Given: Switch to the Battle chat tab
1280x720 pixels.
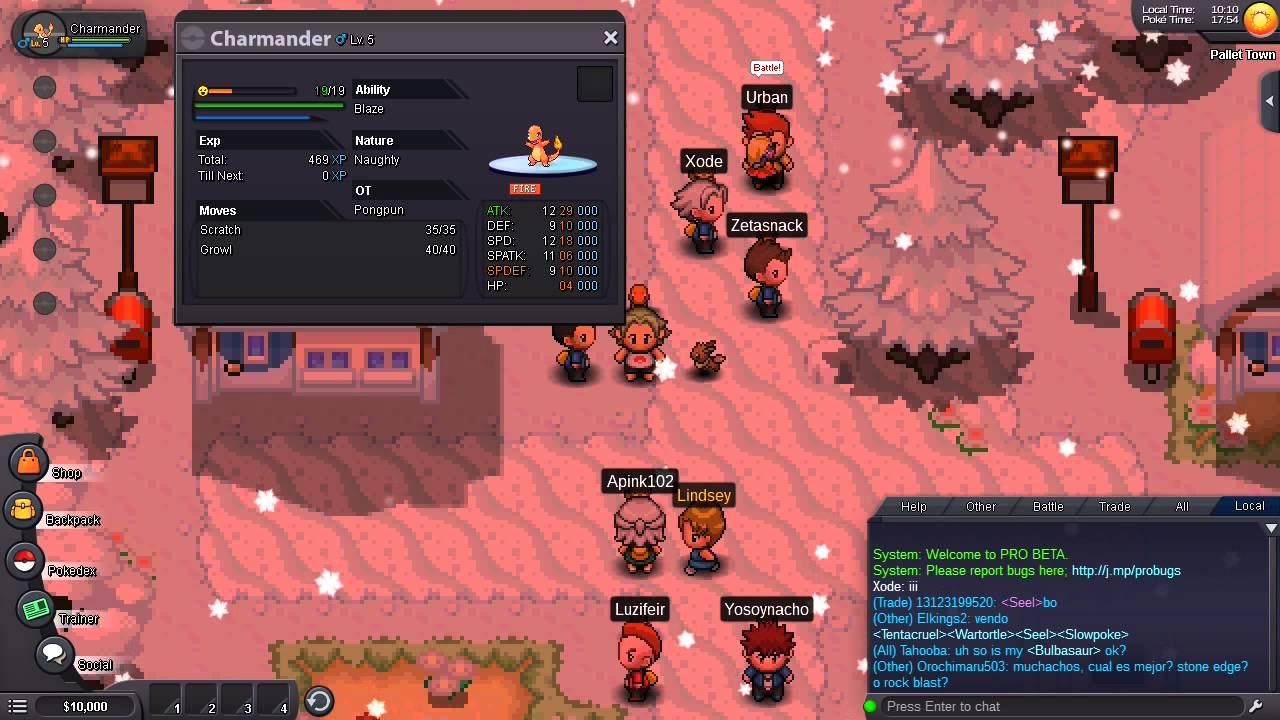Looking at the screenshot, I should pos(1047,506).
